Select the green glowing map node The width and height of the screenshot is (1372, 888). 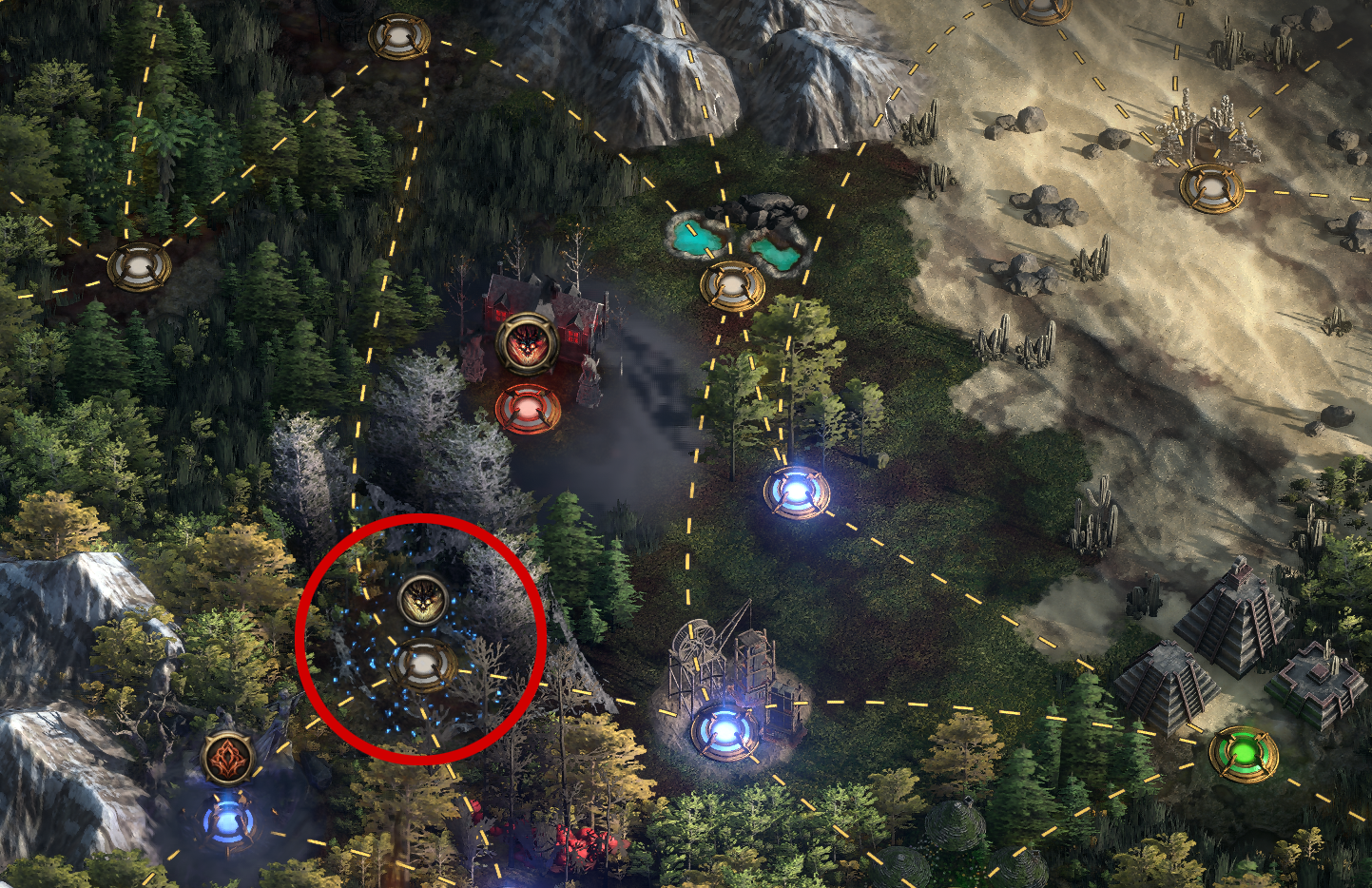tap(1243, 751)
